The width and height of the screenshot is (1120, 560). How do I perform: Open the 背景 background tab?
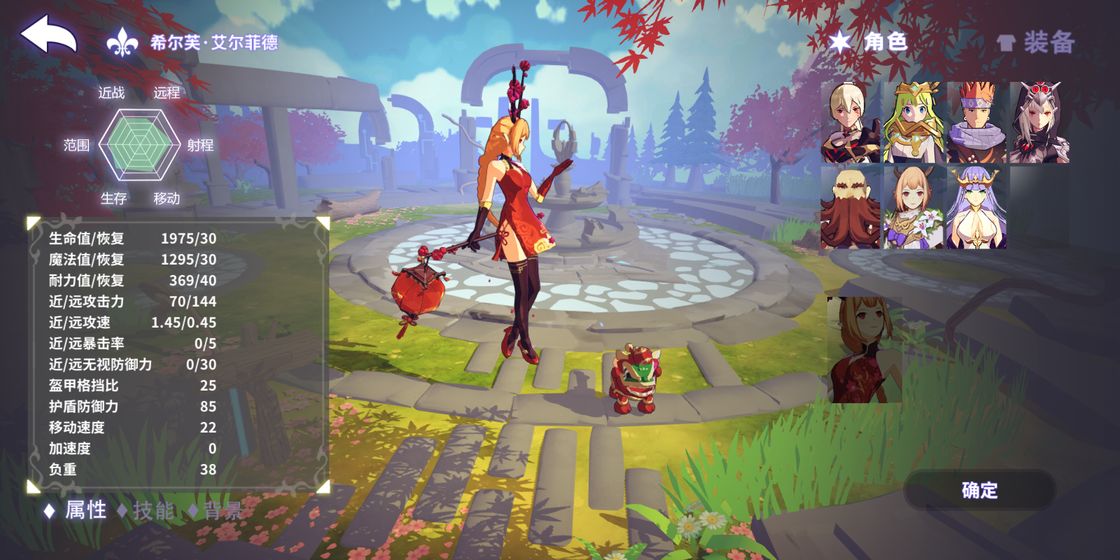tap(214, 510)
